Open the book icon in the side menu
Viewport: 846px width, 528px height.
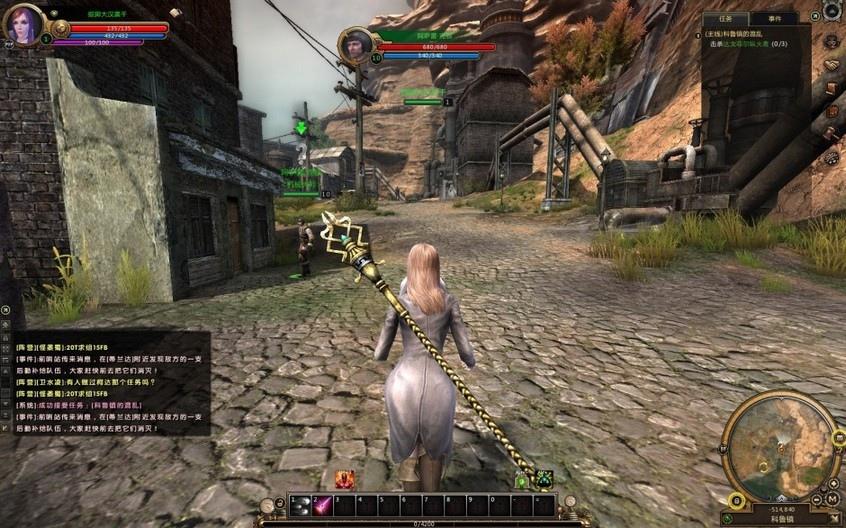(x=831, y=89)
